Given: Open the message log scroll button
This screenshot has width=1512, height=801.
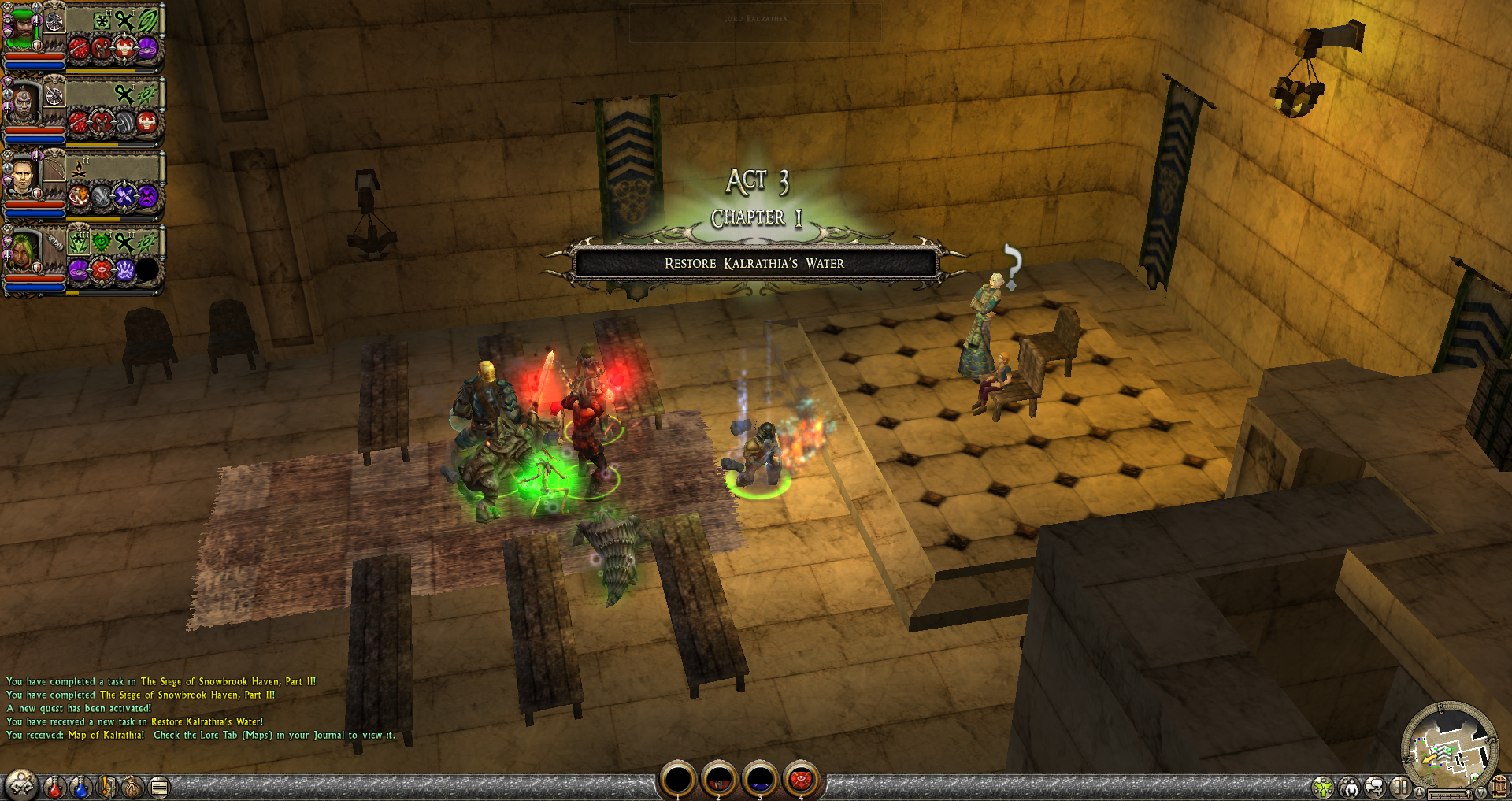Looking at the screenshot, I should click(x=159, y=787).
